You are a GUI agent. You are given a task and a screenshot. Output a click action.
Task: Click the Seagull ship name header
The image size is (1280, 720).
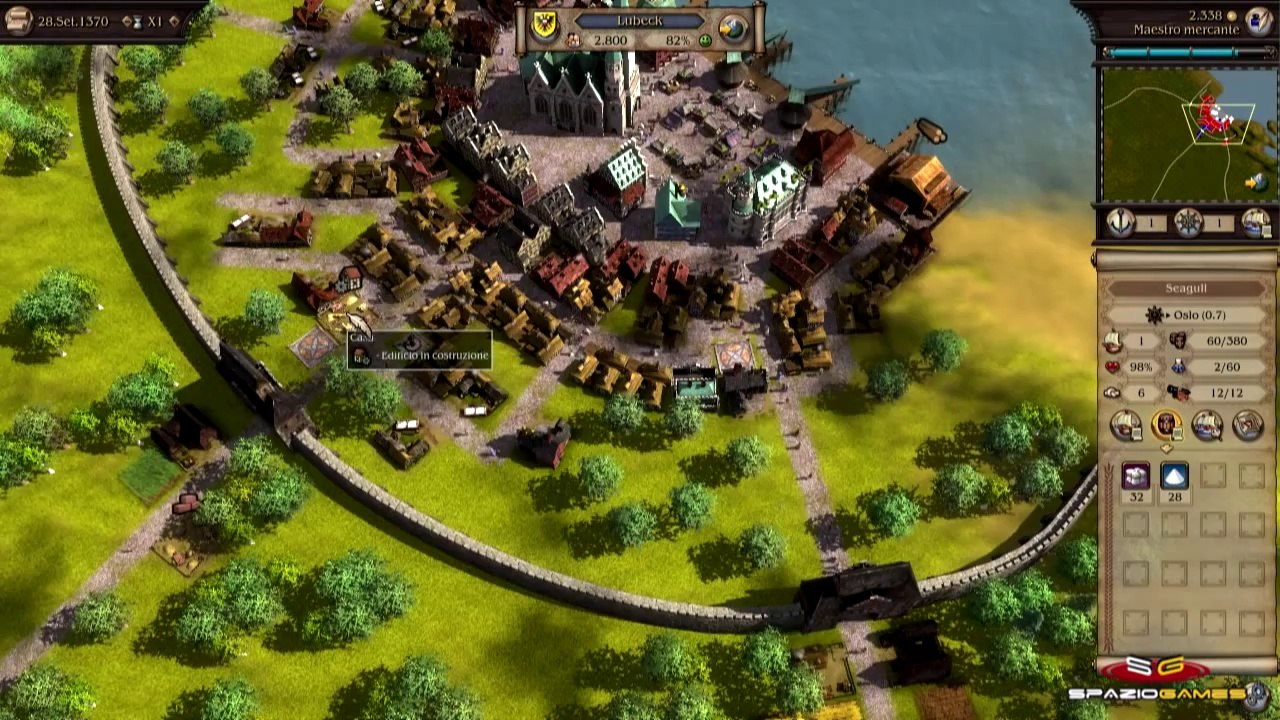click(1186, 289)
